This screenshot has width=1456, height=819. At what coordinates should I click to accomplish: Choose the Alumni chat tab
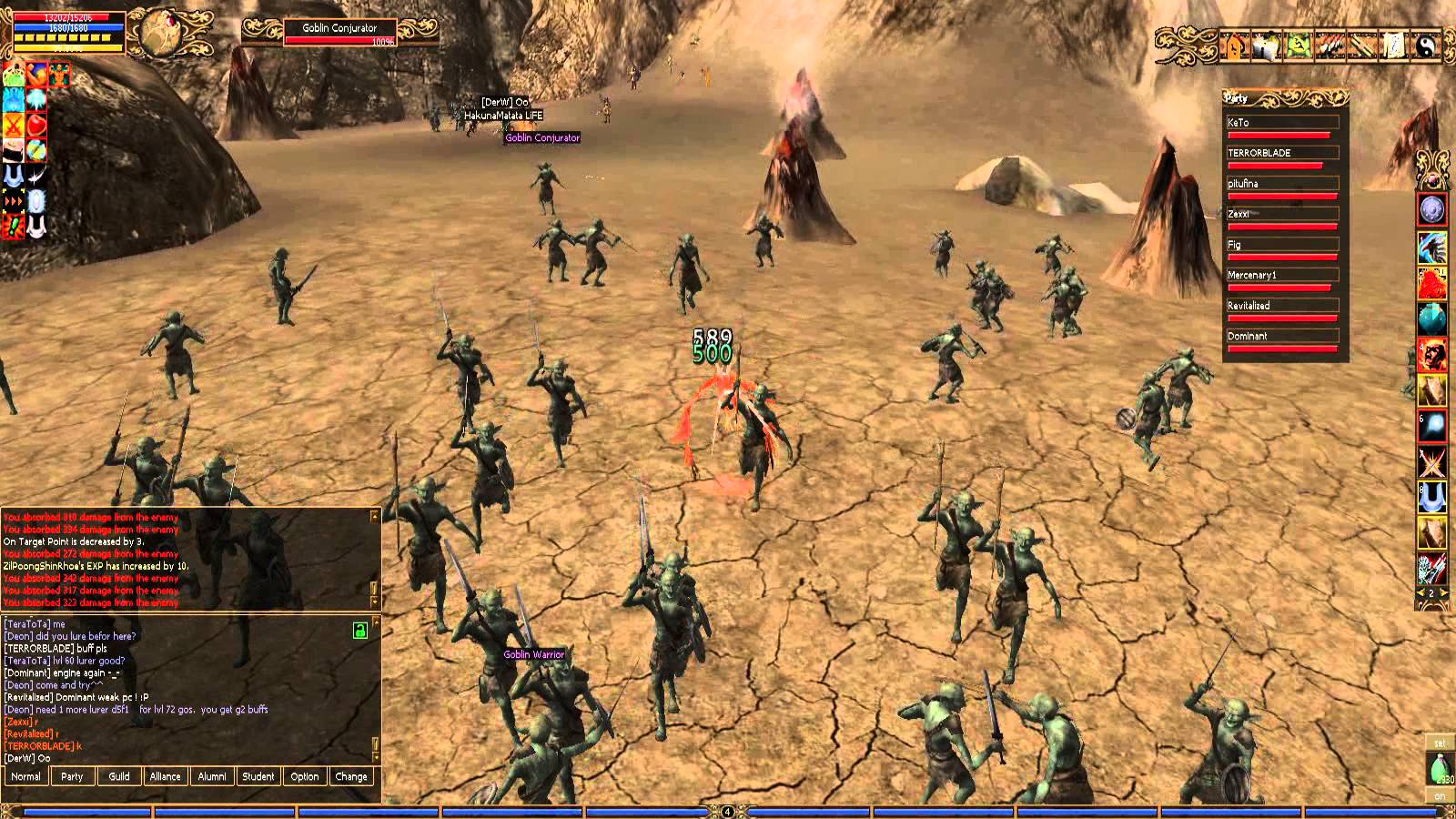212,776
